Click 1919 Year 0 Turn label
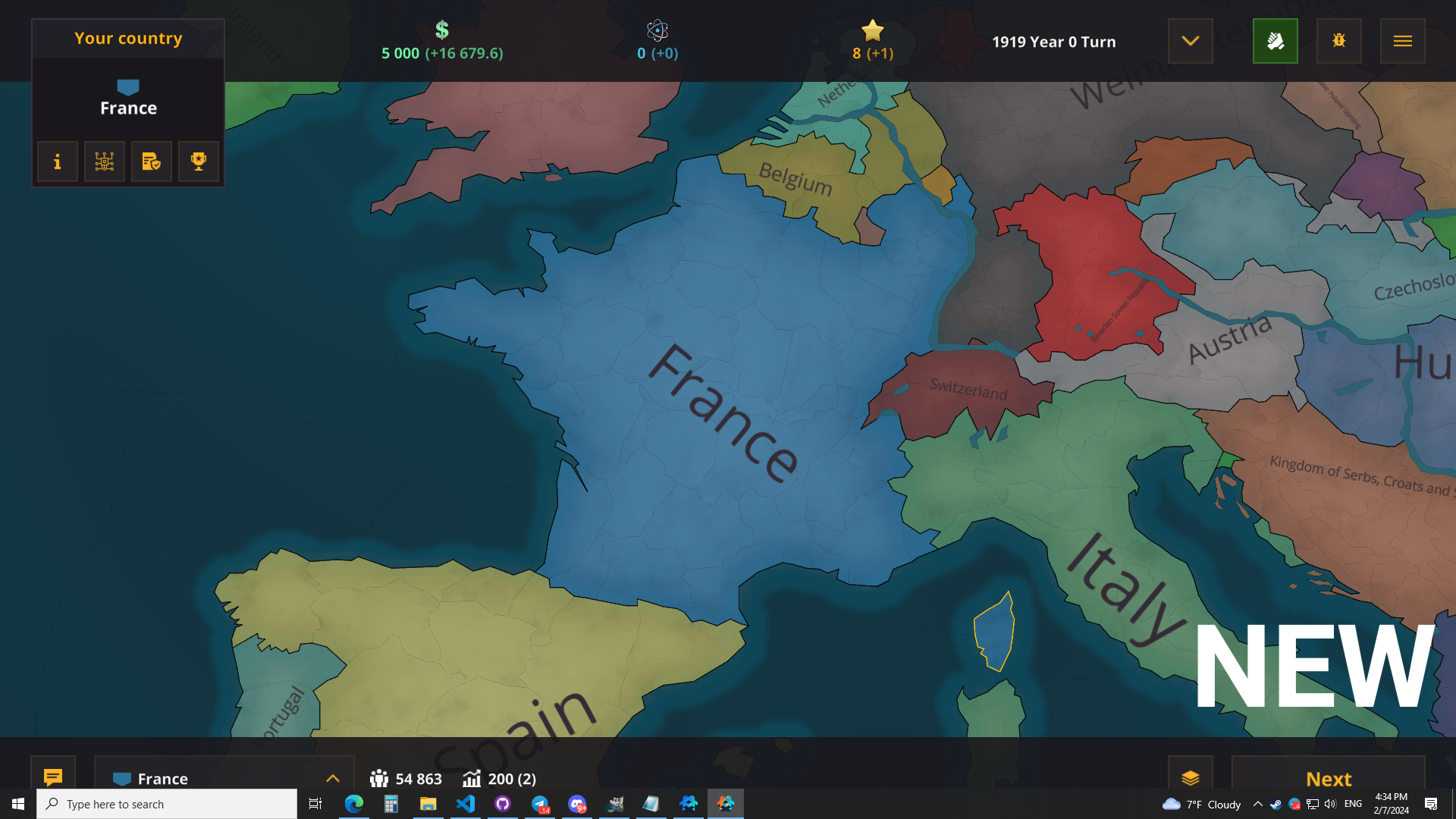1456x819 pixels. (x=1054, y=42)
